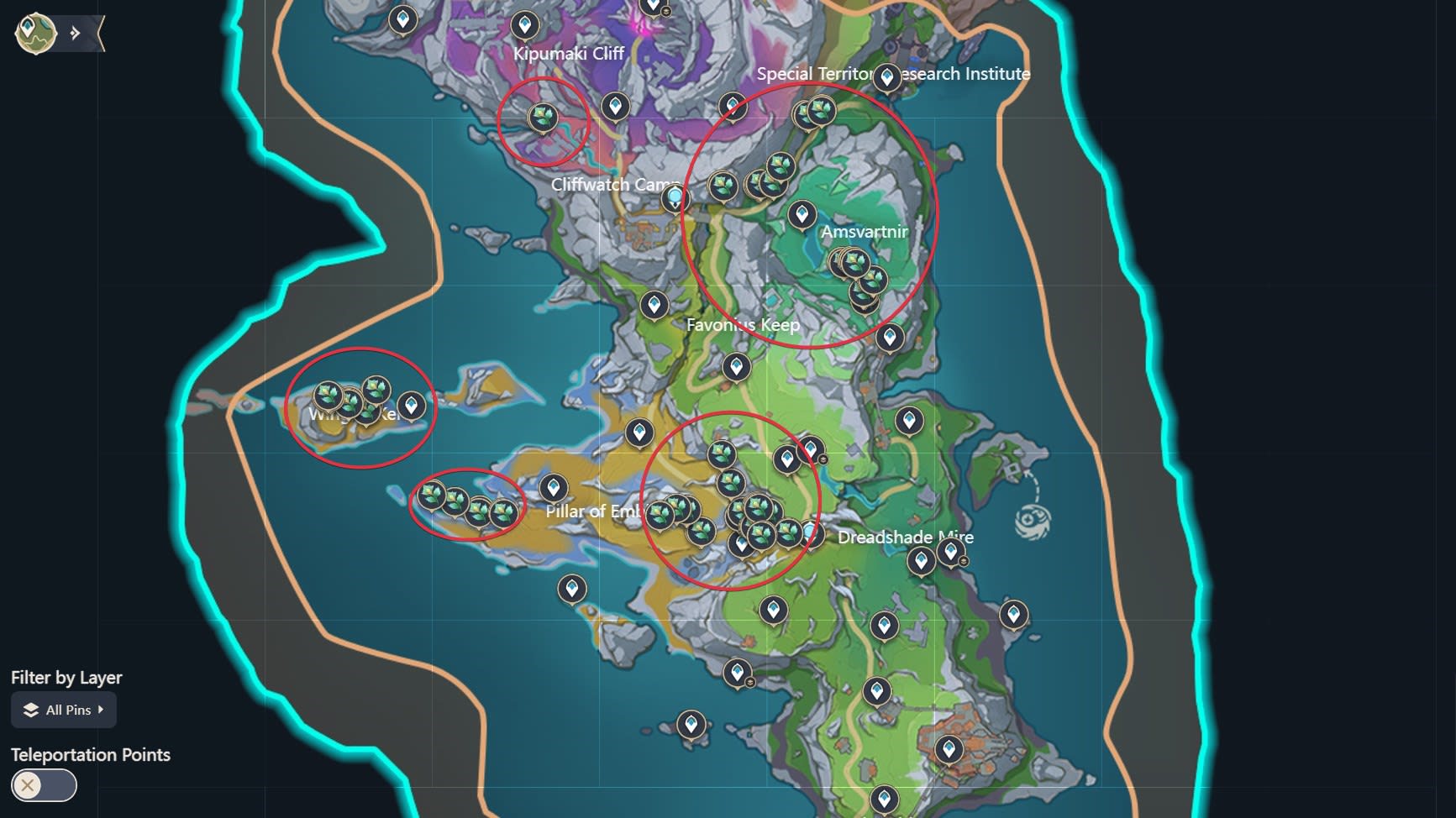Screen dimensions: 1456x818
Task: Click the waypoint pin below Favonius Keep
Action: coord(735,365)
